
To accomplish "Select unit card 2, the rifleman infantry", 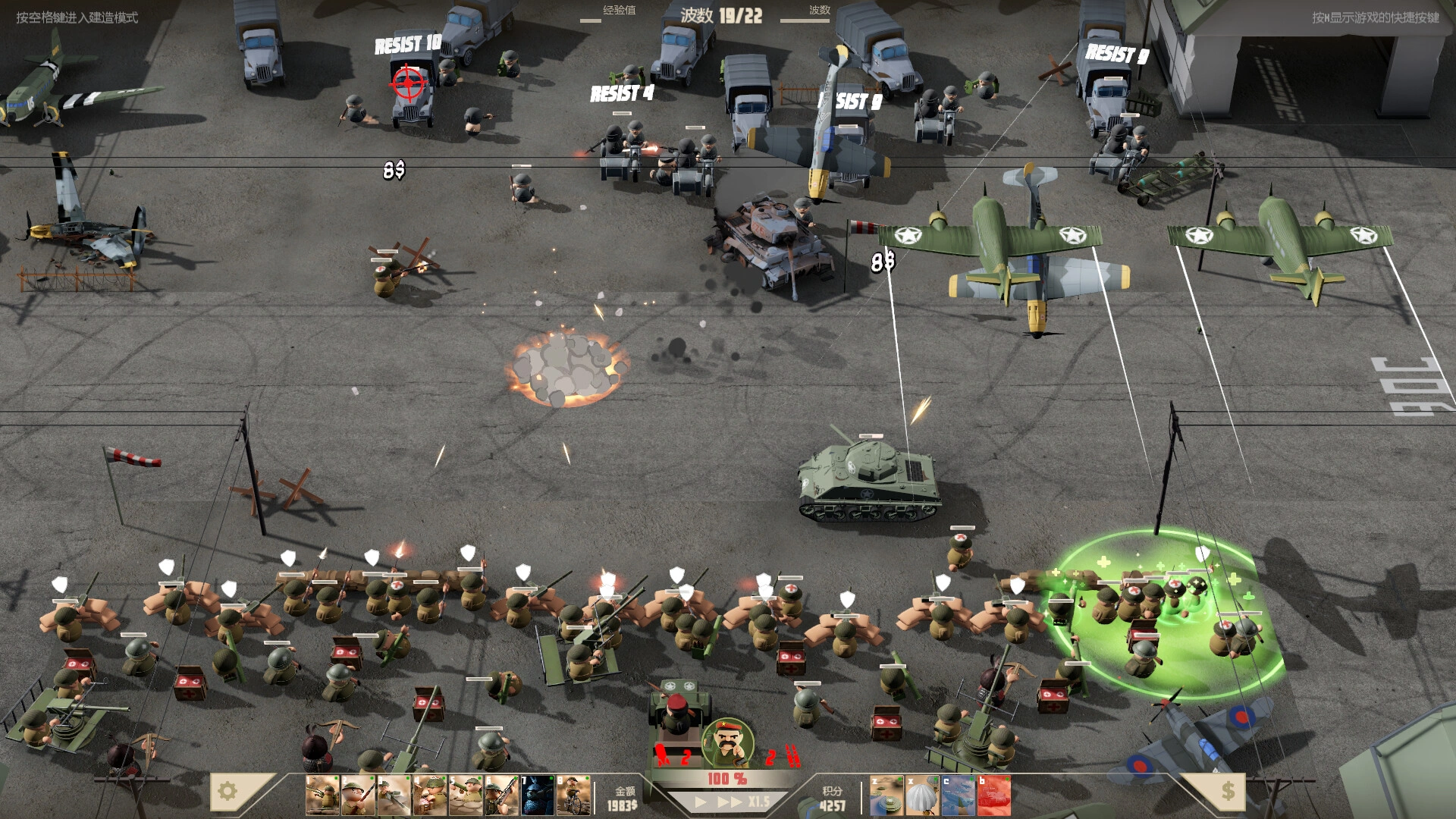I will pyautogui.click(x=356, y=796).
